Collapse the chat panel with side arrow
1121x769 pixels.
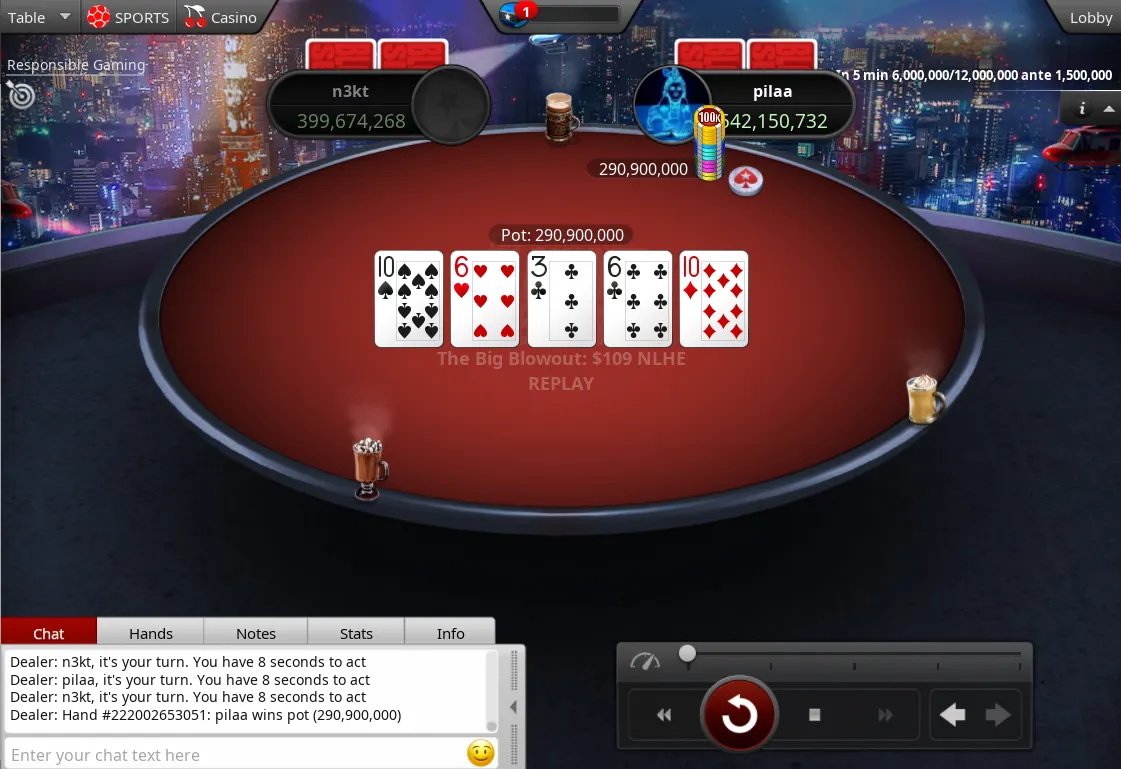point(514,707)
